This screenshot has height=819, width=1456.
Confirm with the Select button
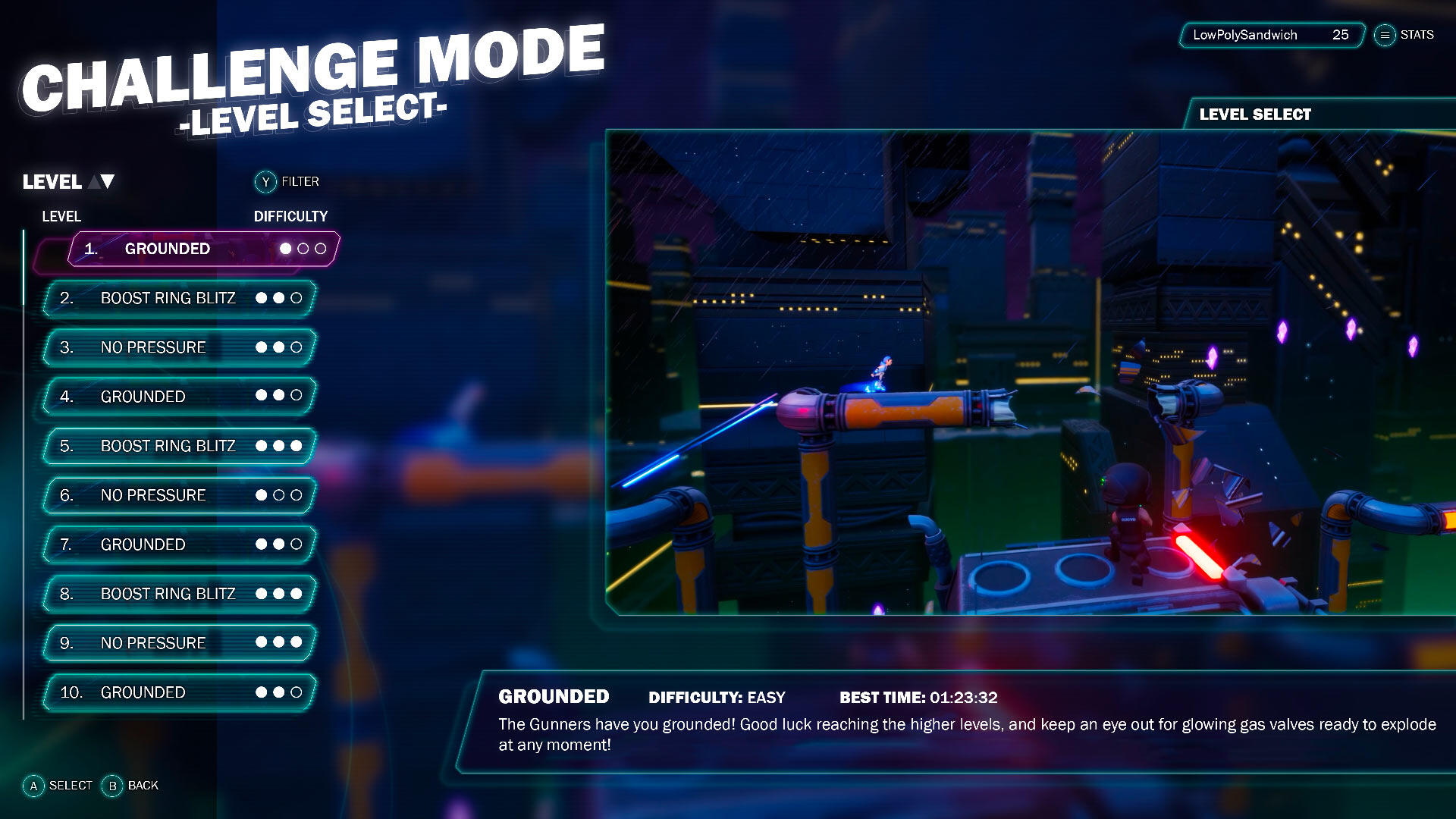(58, 786)
